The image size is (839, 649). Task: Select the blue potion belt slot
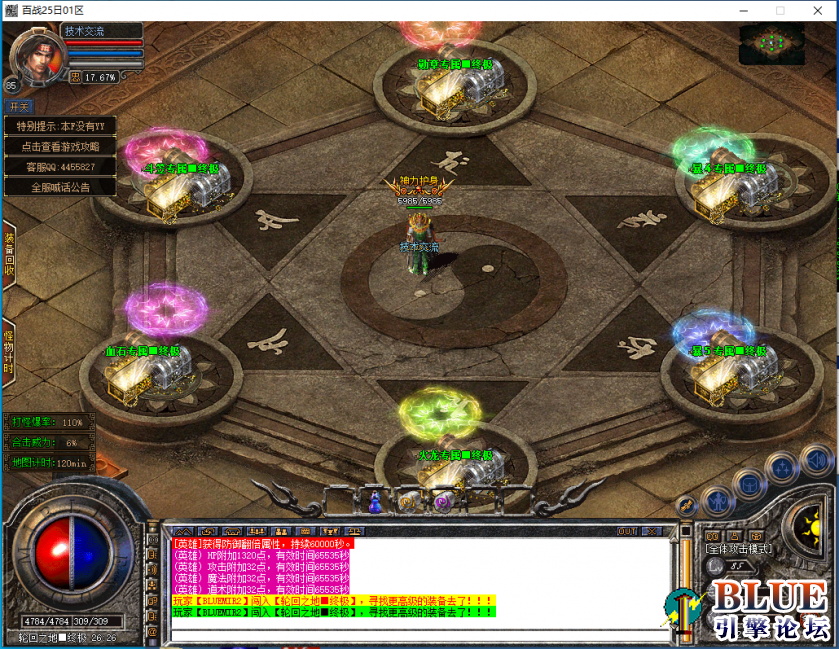point(377,500)
